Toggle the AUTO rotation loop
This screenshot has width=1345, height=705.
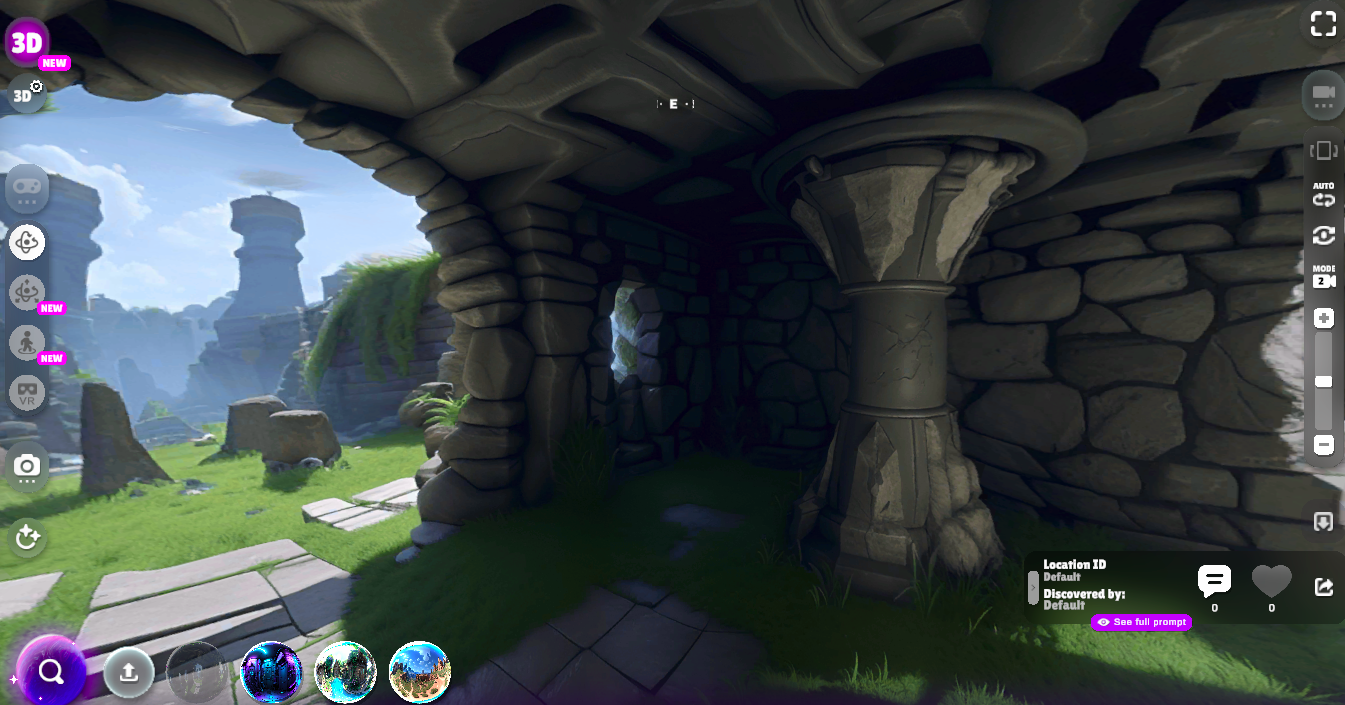point(1324,194)
